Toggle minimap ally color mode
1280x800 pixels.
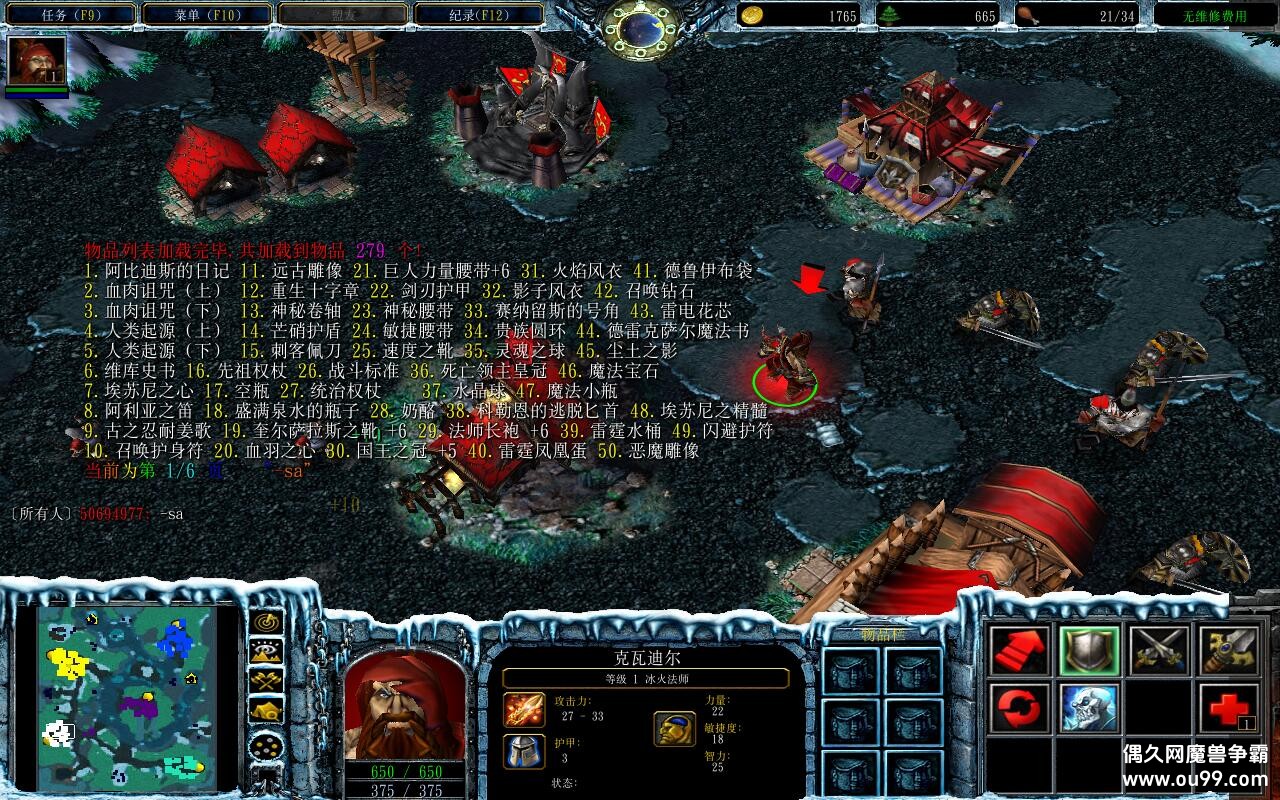click(266, 682)
